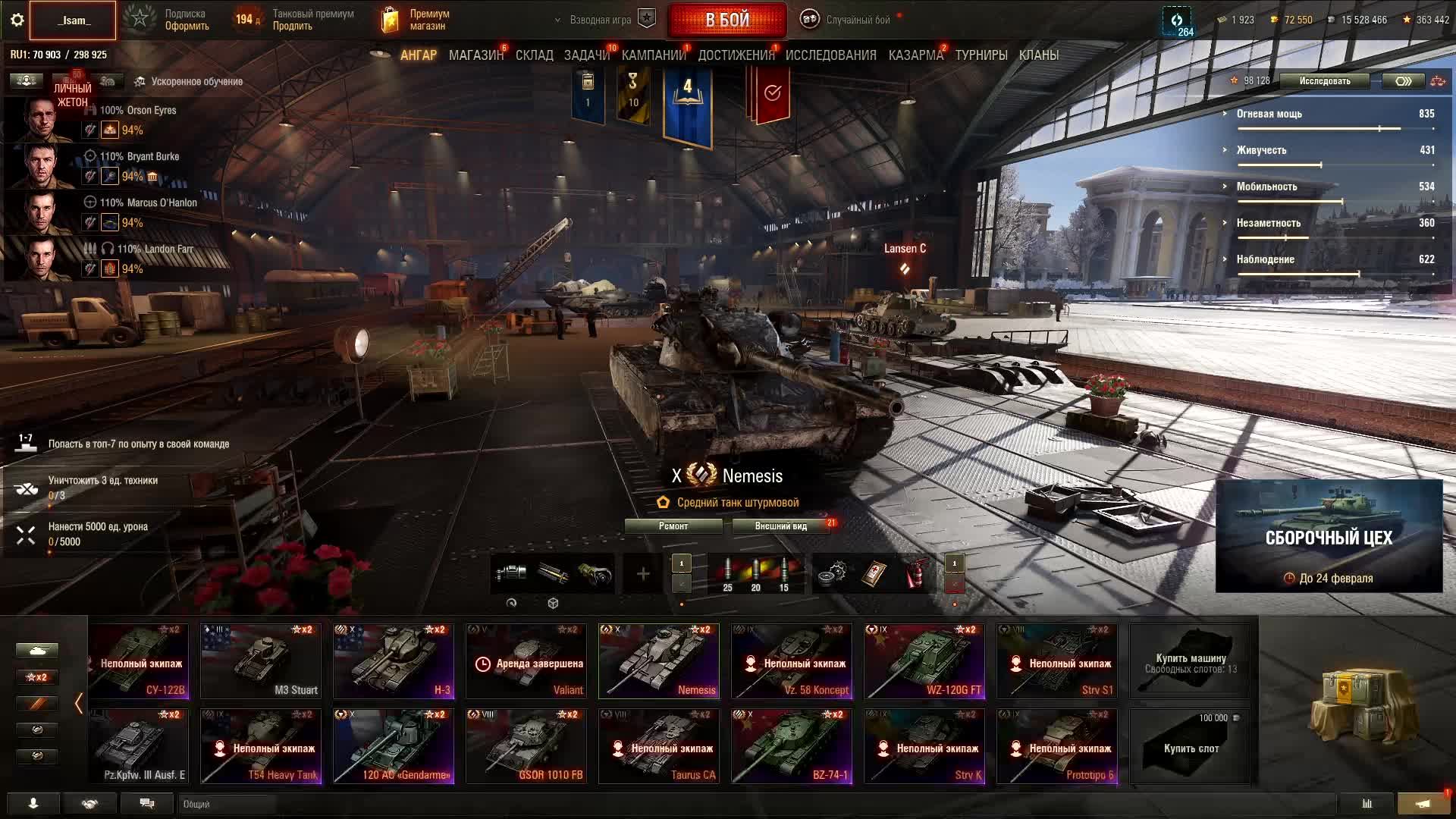Go to the ИССЛЕДОВАНИЯ tab
Image resolution: width=1456 pixels, height=819 pixels.
click(x=830, y=55)
